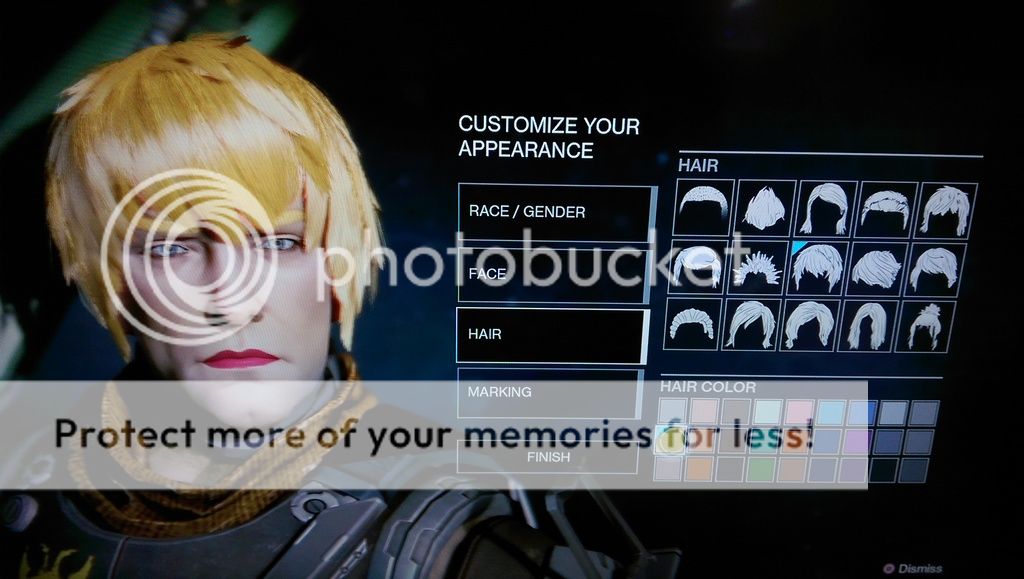
Task: Choose the tall swept-up spiky hairstyle
Action: [x=765, y=208]
